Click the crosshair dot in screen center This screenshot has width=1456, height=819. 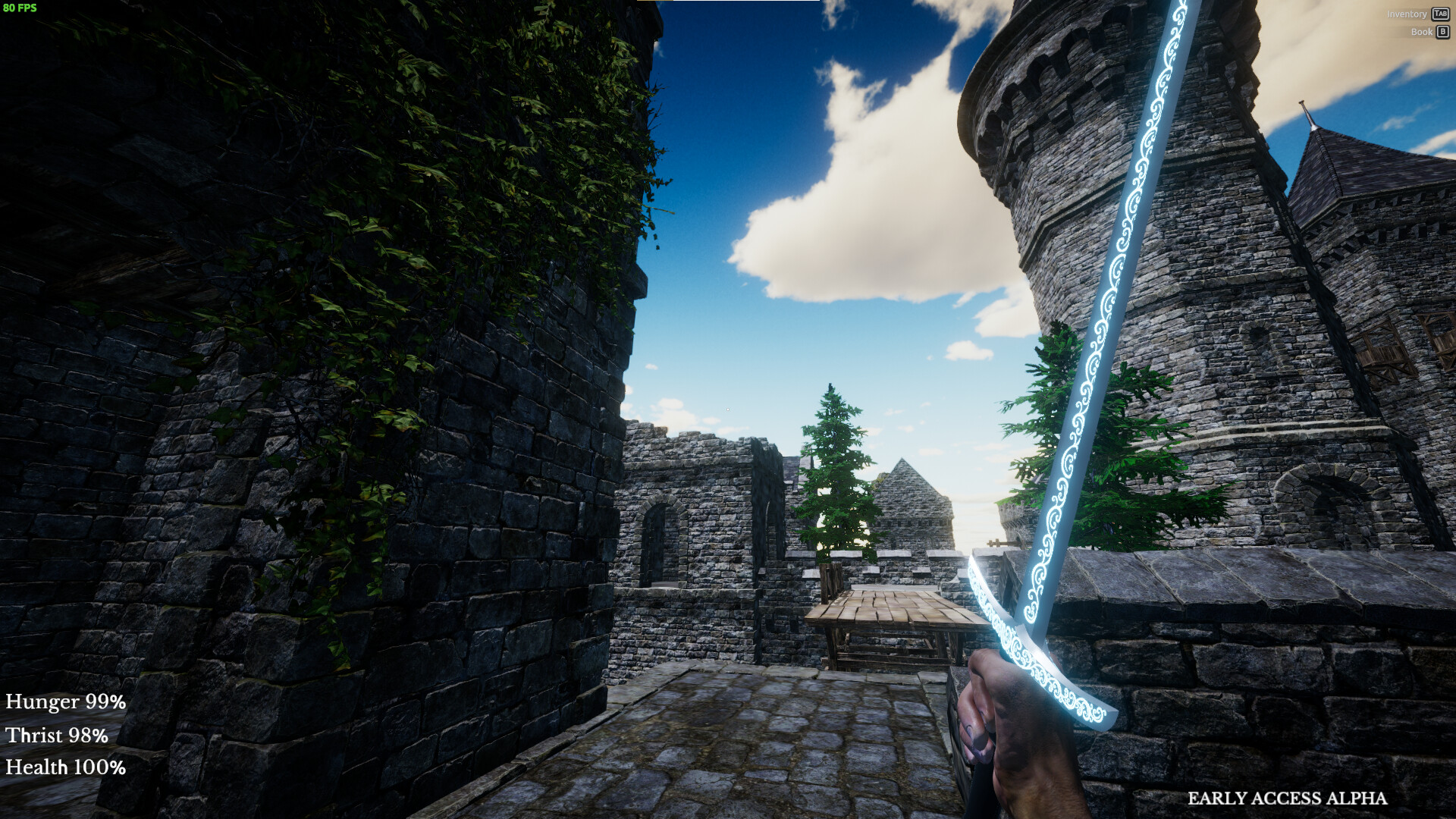pyautogui.click(x=728, y=409)
